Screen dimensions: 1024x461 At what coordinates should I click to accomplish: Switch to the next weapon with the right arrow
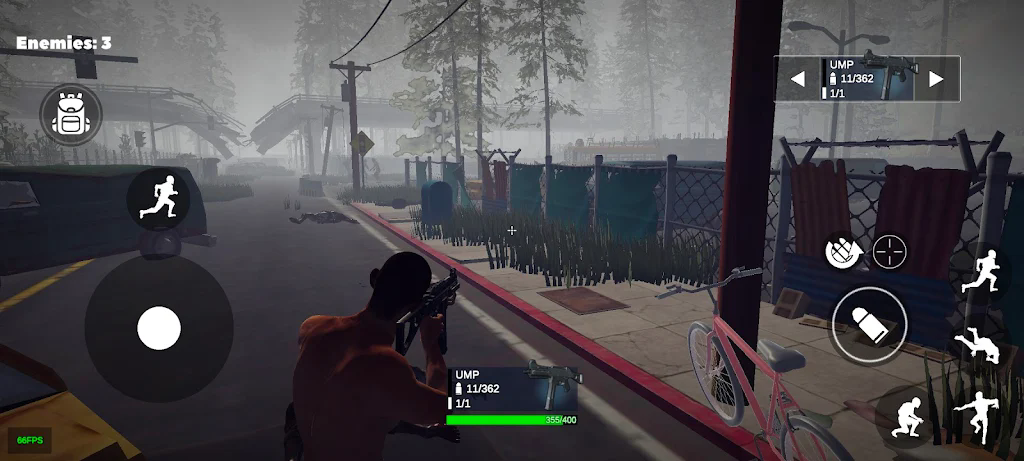[x=936, y=79]
